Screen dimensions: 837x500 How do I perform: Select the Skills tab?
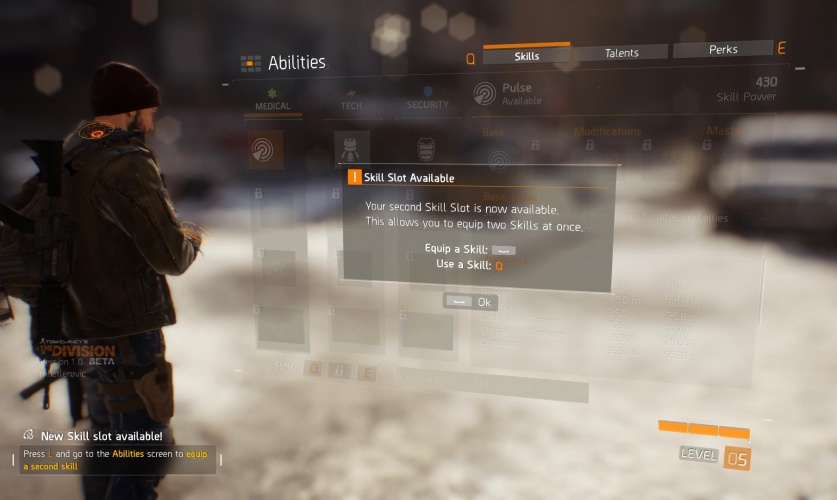click(527, 55)
